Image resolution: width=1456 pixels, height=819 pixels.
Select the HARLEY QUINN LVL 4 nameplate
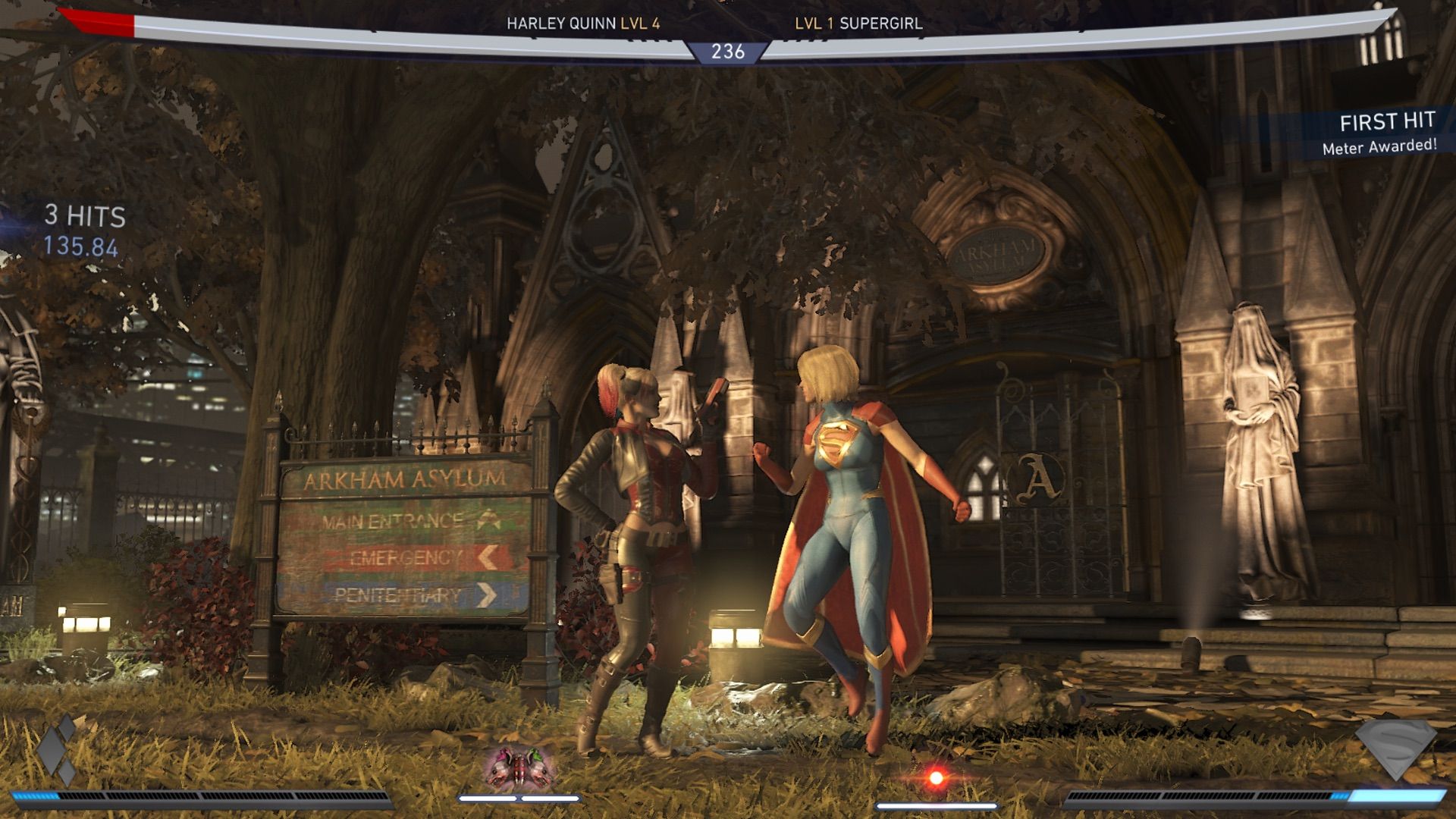pos(582,24)
